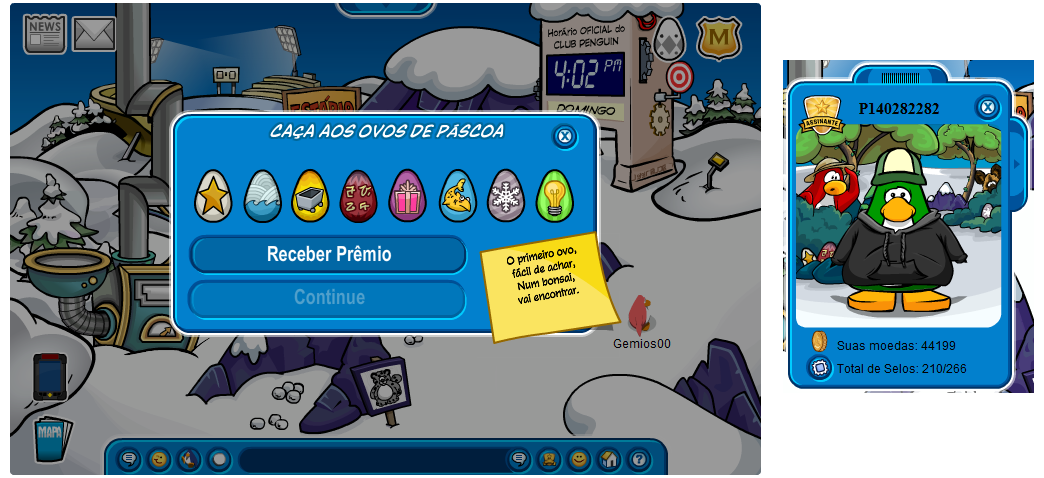Open the spy phone icon
1044x478 pixels.
coord(50,376)
